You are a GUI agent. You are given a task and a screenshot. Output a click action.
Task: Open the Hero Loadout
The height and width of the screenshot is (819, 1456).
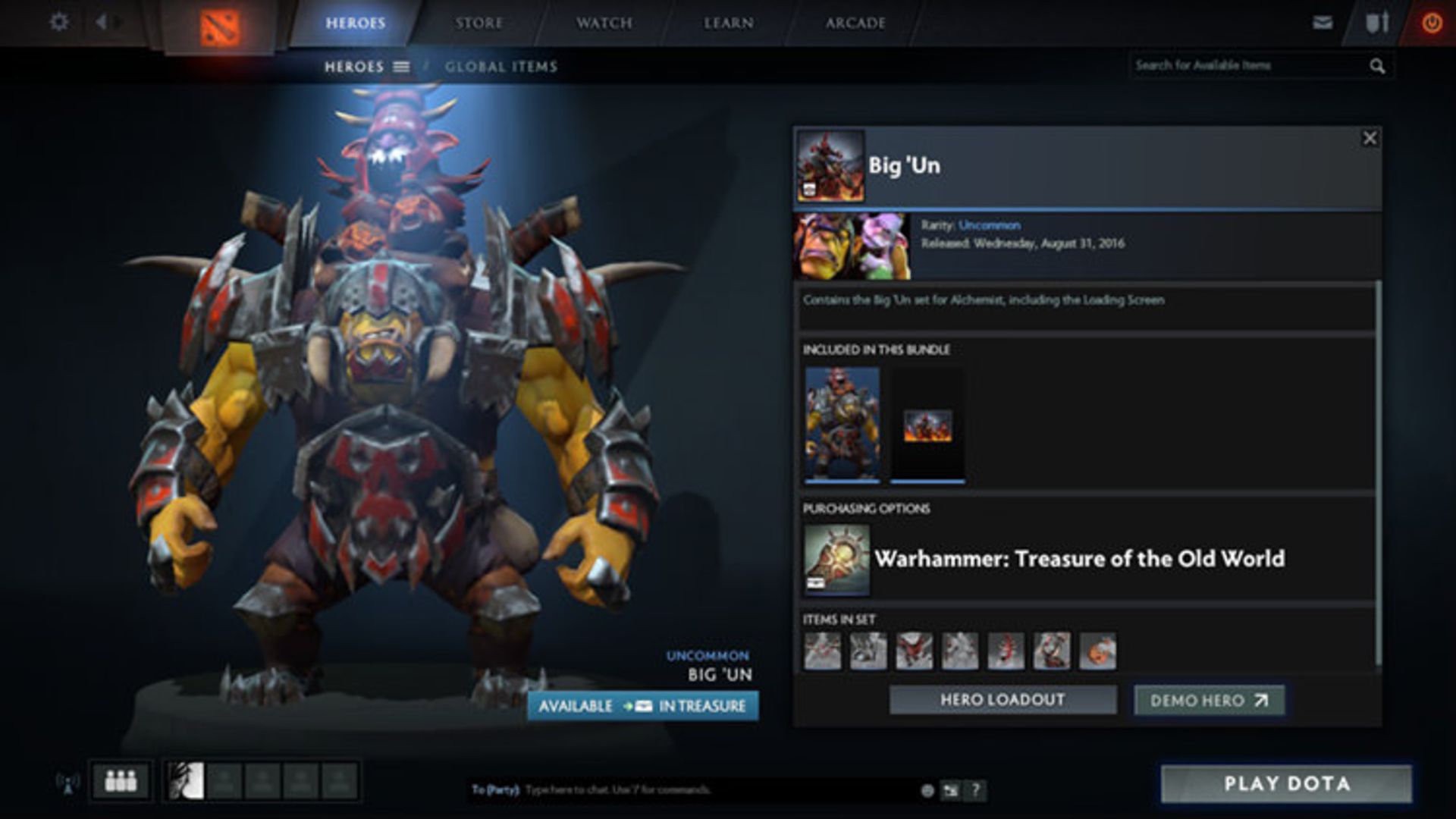tap(1003, 700)
